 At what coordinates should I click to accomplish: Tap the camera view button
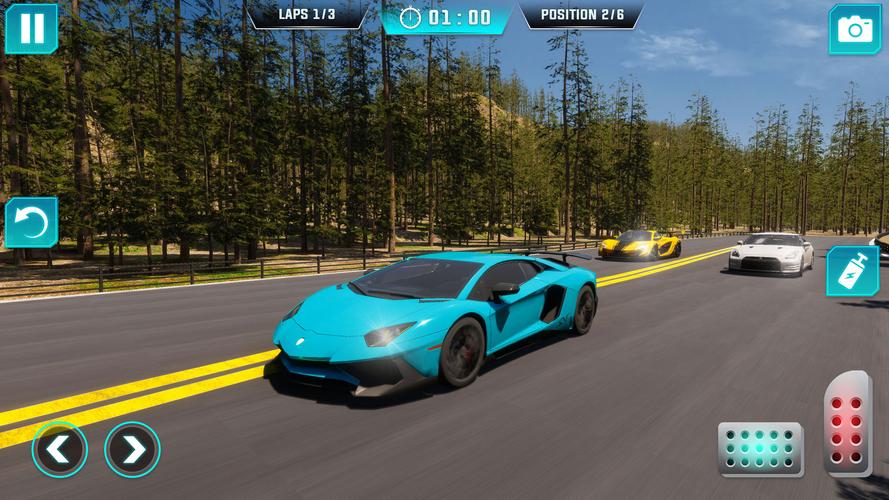pyautogui.click(x=854, y=29)
